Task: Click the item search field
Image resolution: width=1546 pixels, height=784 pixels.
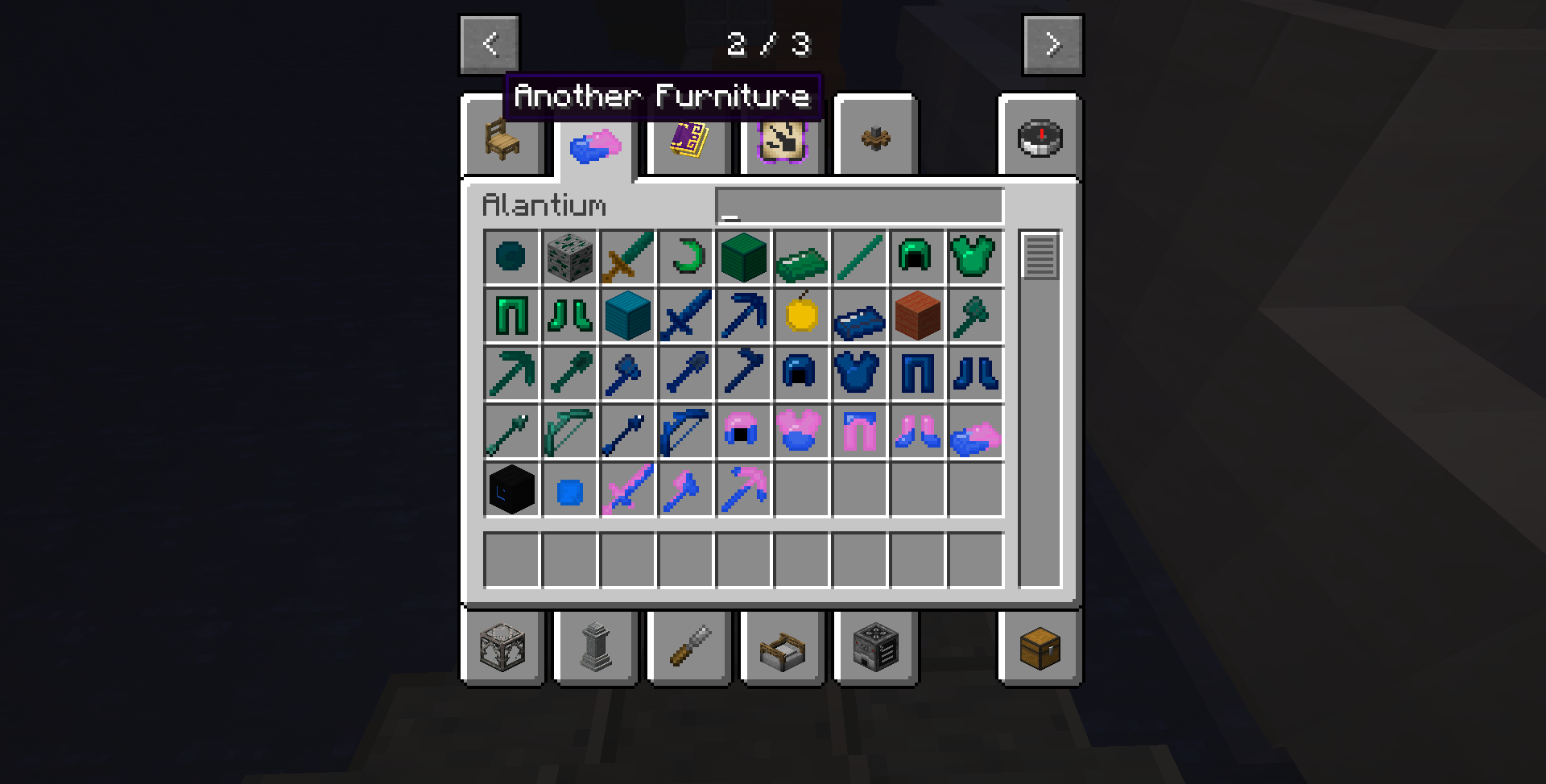Action: [x=859, y=205]
